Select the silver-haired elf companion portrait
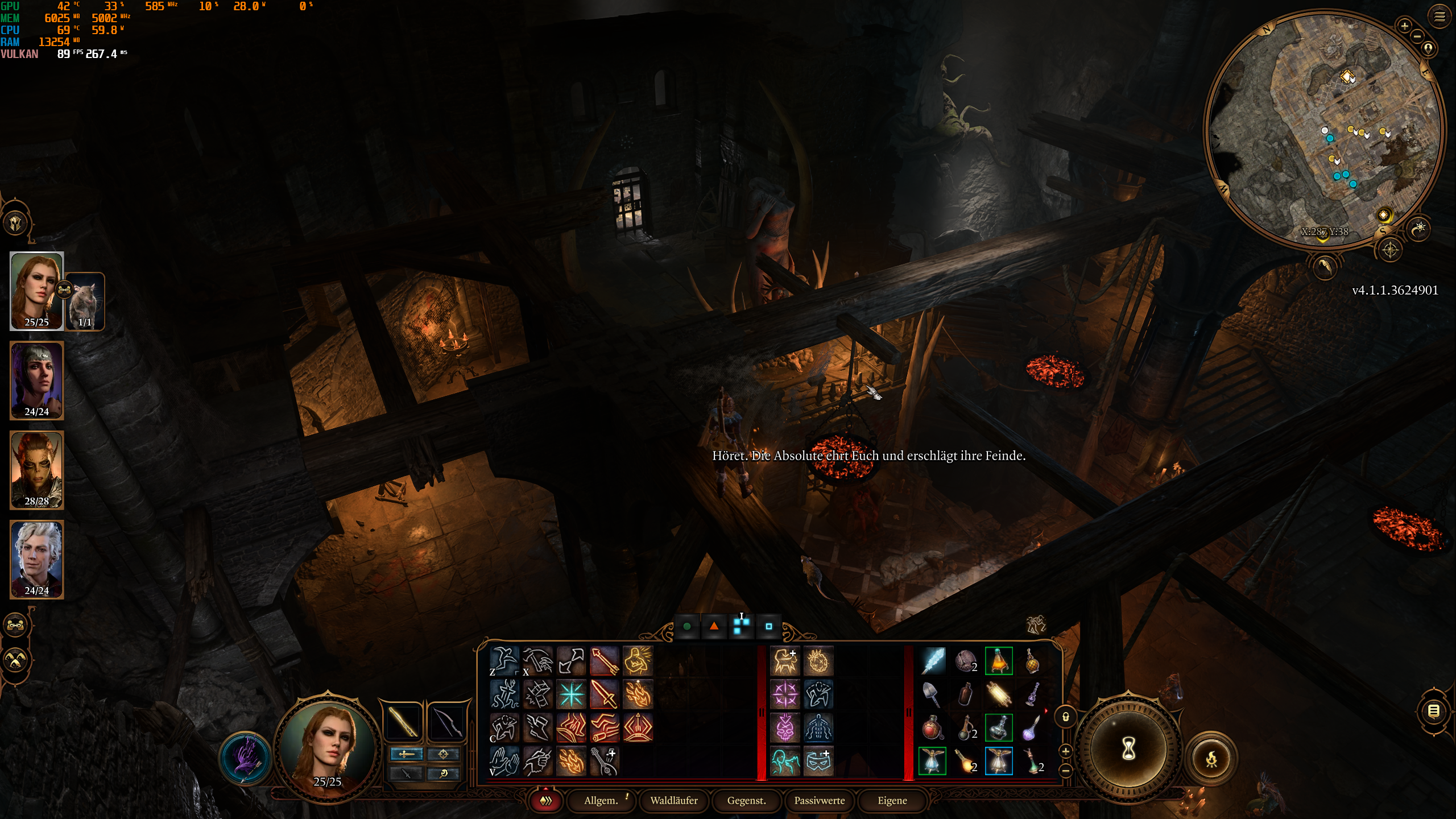This screenshot has width=1456, height=819. [36, 559]
